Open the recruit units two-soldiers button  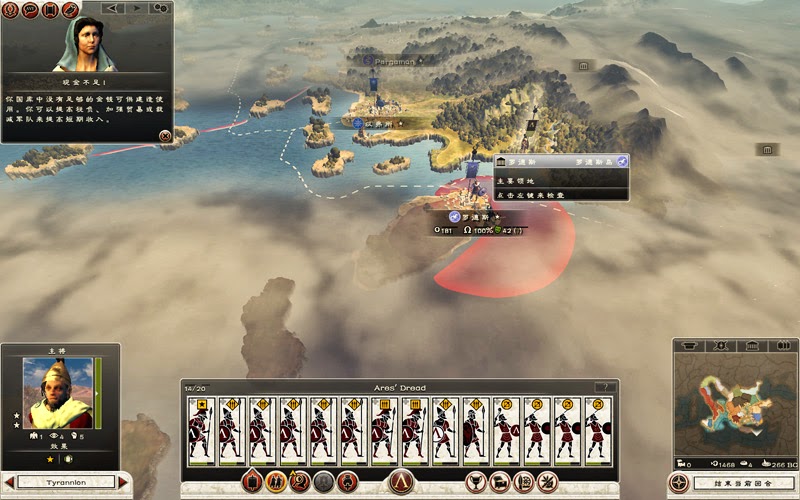pyautogui.click(x=274, y=481)
